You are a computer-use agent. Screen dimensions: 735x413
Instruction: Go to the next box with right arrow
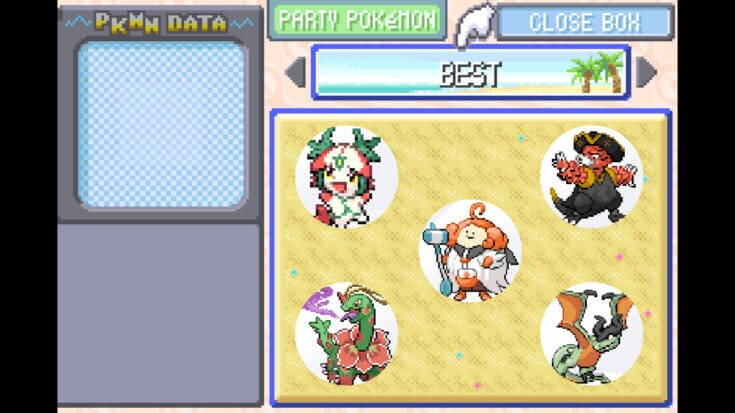tap(646, 72)
